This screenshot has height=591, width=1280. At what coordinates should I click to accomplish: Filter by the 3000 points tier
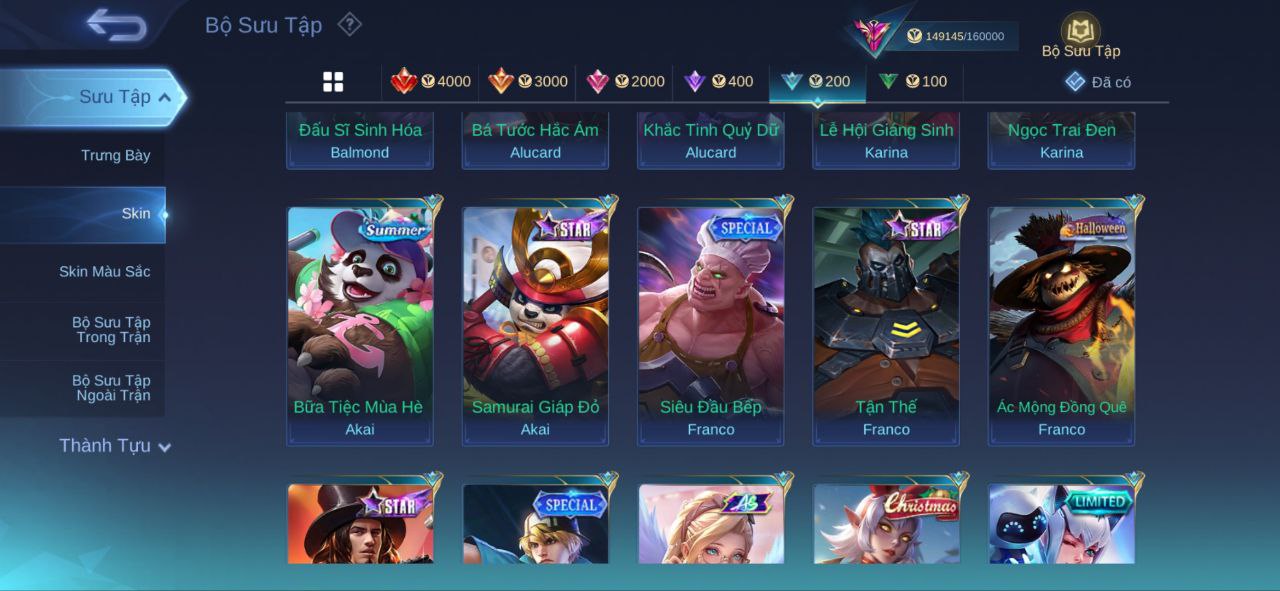pyautogui.click(x=528, y=82)
